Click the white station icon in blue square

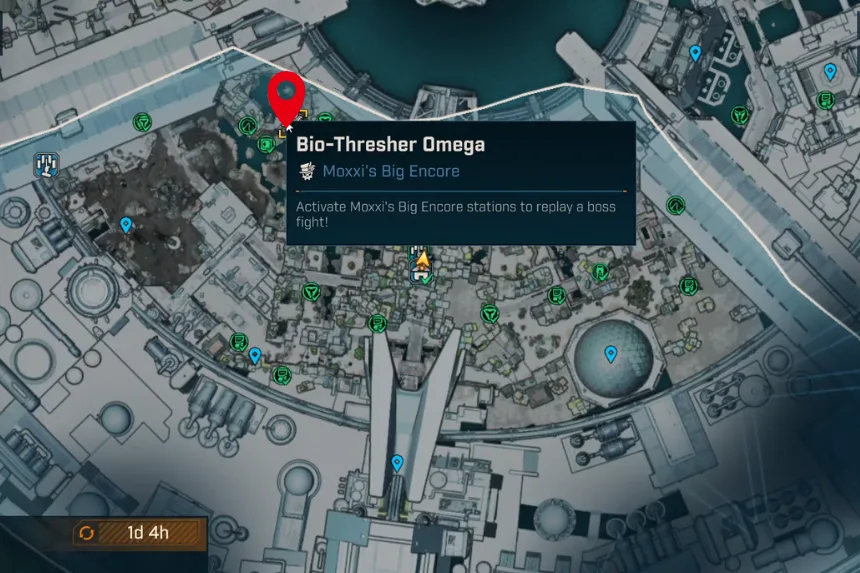[45, 163]
